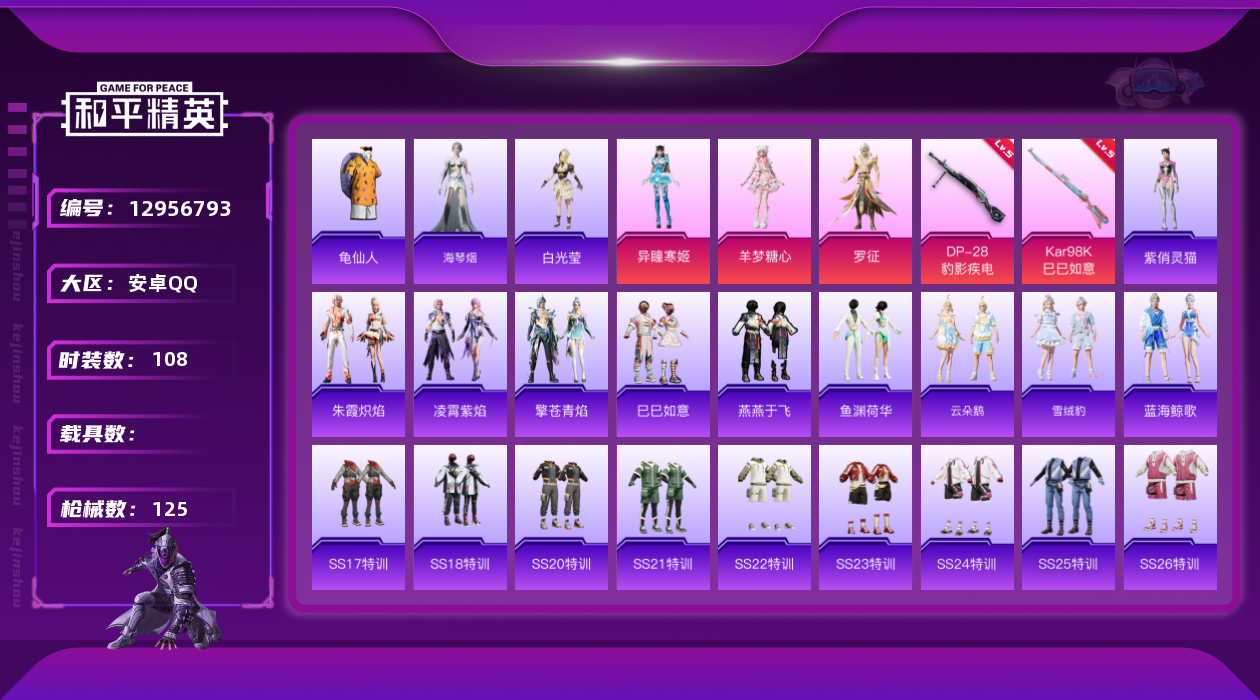This screenshot has height=700, width=1260.
Task: Select the 鱼渊荷华 outfit tile
Action: (x=865, y=364)
